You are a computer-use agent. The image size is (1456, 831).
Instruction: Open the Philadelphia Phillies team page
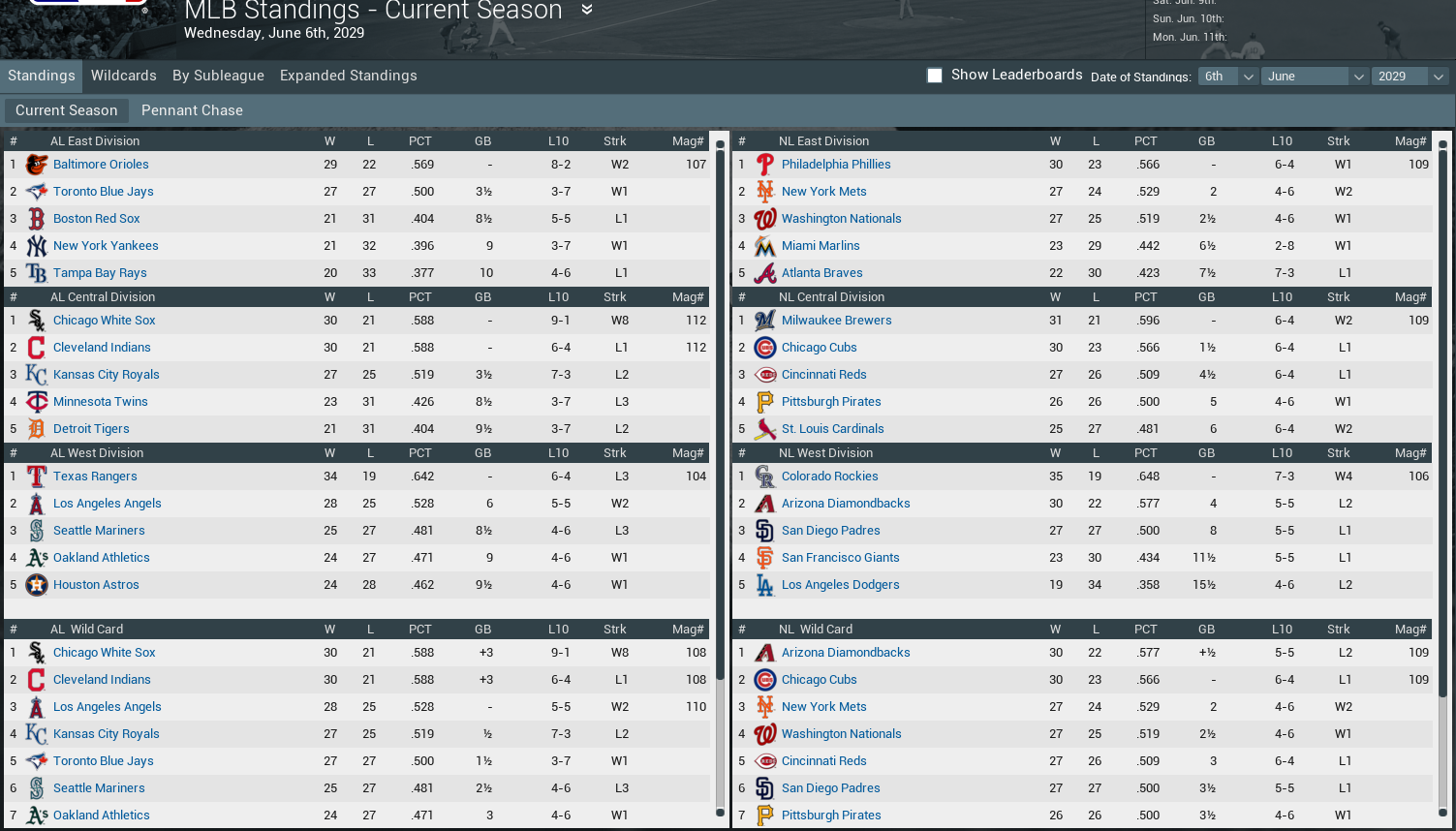[836, 165]
